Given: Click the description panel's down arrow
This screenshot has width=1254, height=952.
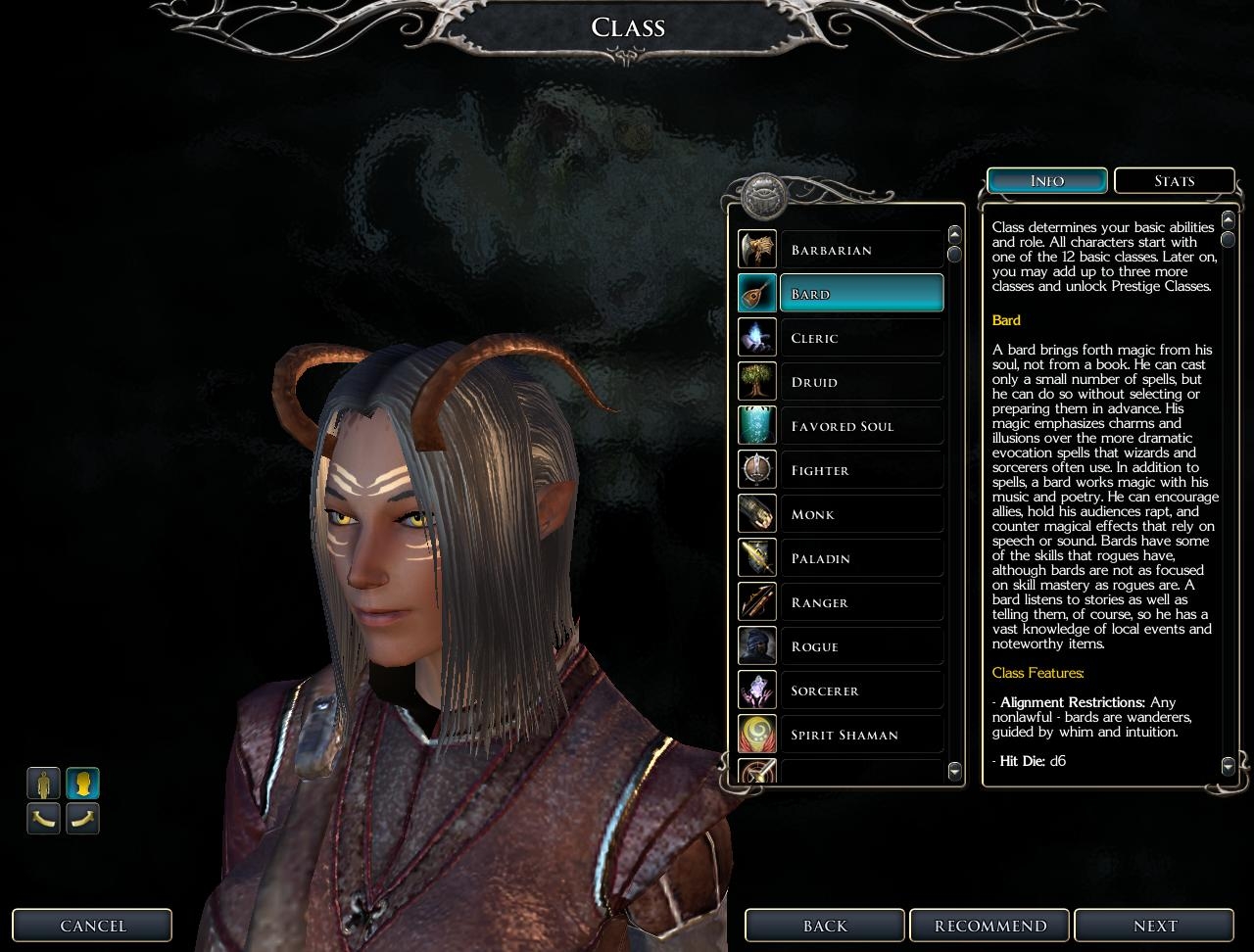Looking at the screenshot, I should pyautogui.click(x=1229, y=764).
